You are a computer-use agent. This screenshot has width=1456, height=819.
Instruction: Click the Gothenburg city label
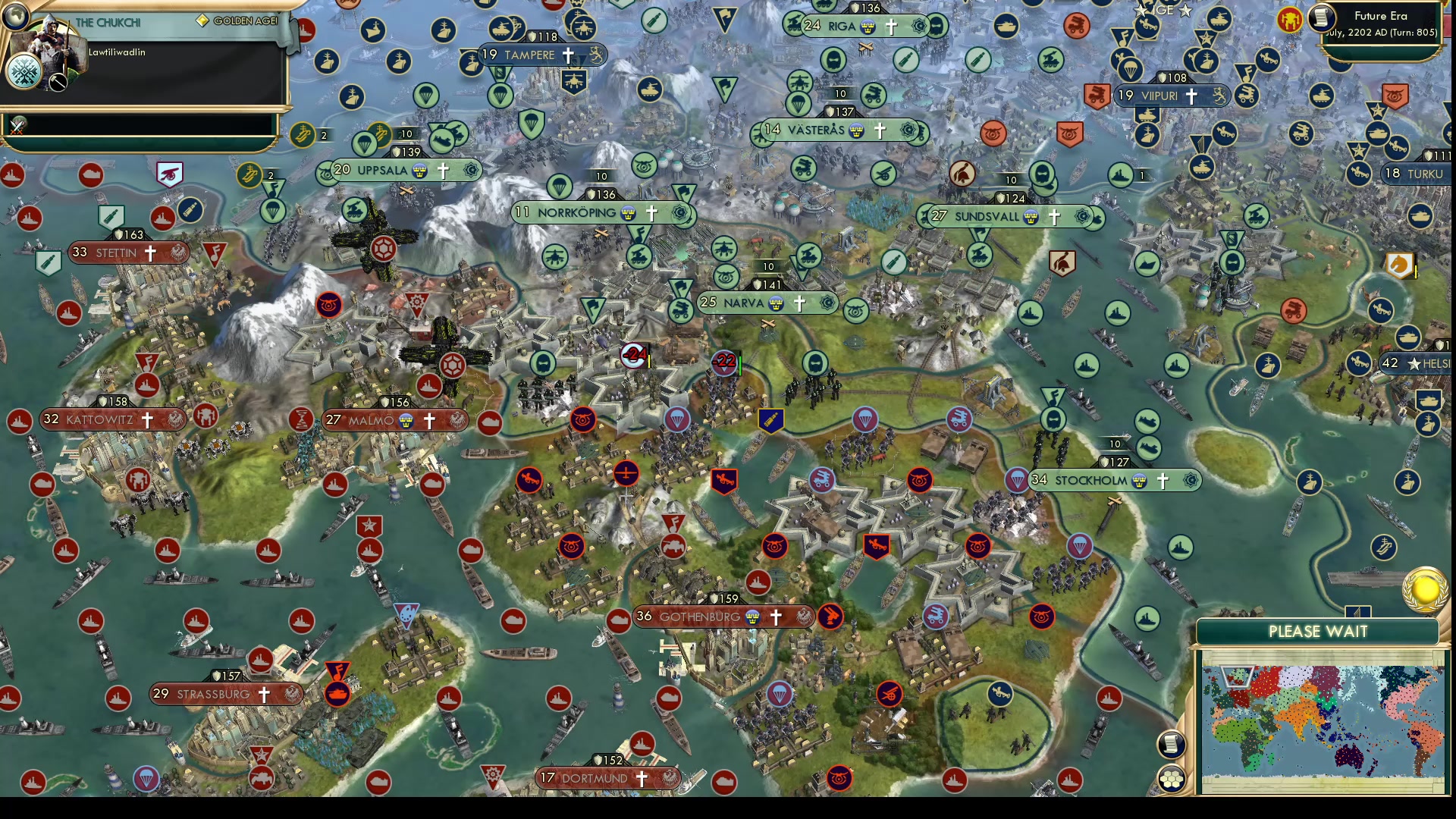701,617
